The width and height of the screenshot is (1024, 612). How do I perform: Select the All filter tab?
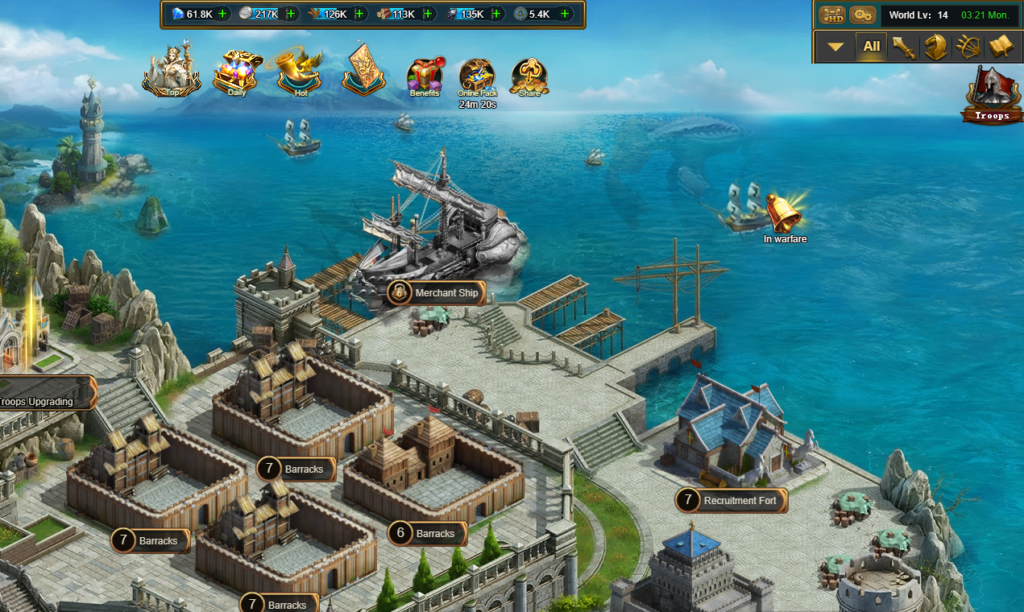pos(872,47)
